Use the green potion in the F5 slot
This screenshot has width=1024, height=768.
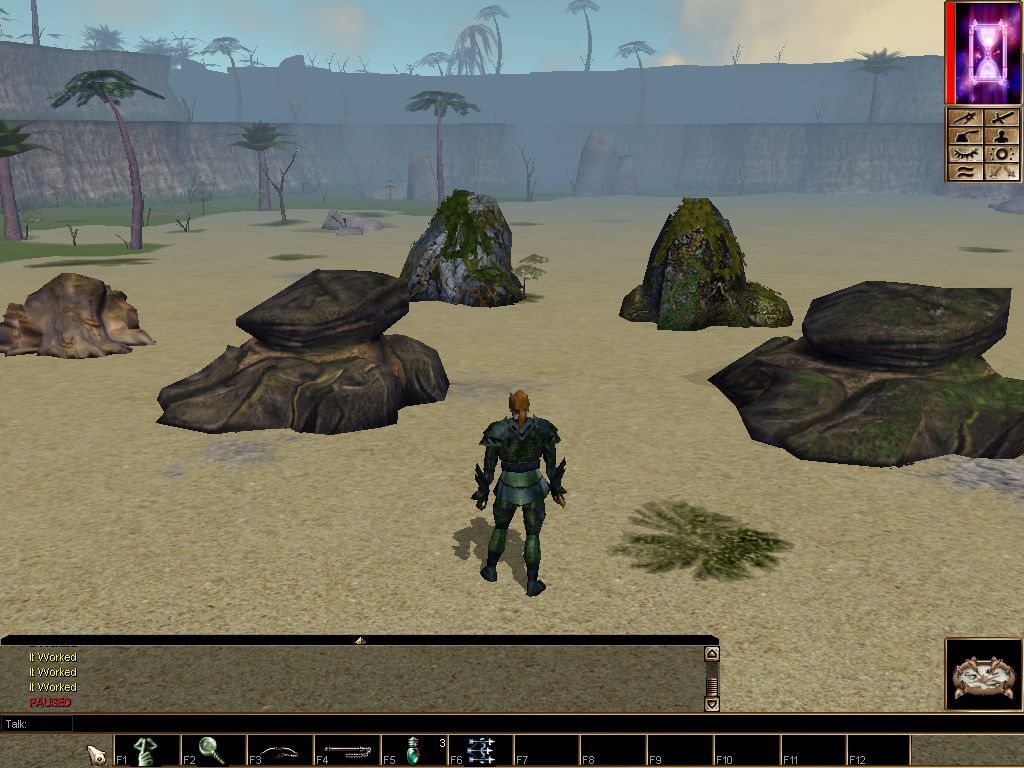tap(414, 750)
